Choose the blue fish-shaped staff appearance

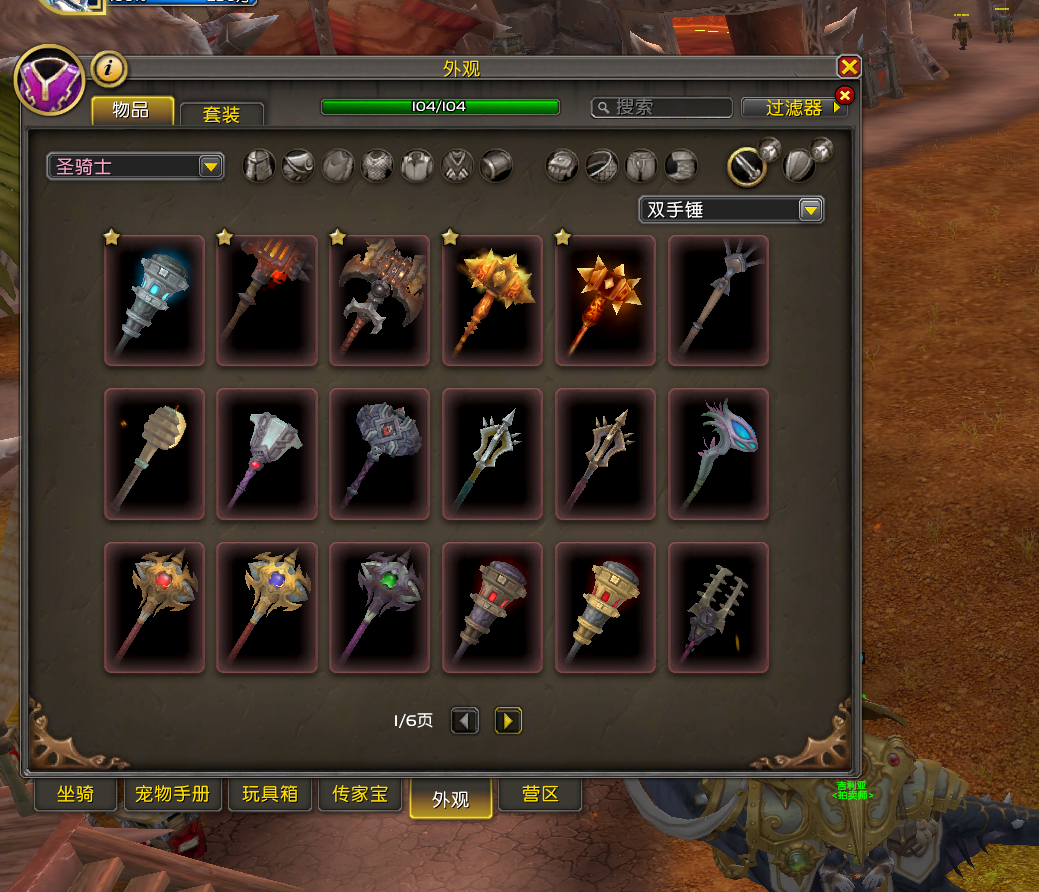point(718,454)
